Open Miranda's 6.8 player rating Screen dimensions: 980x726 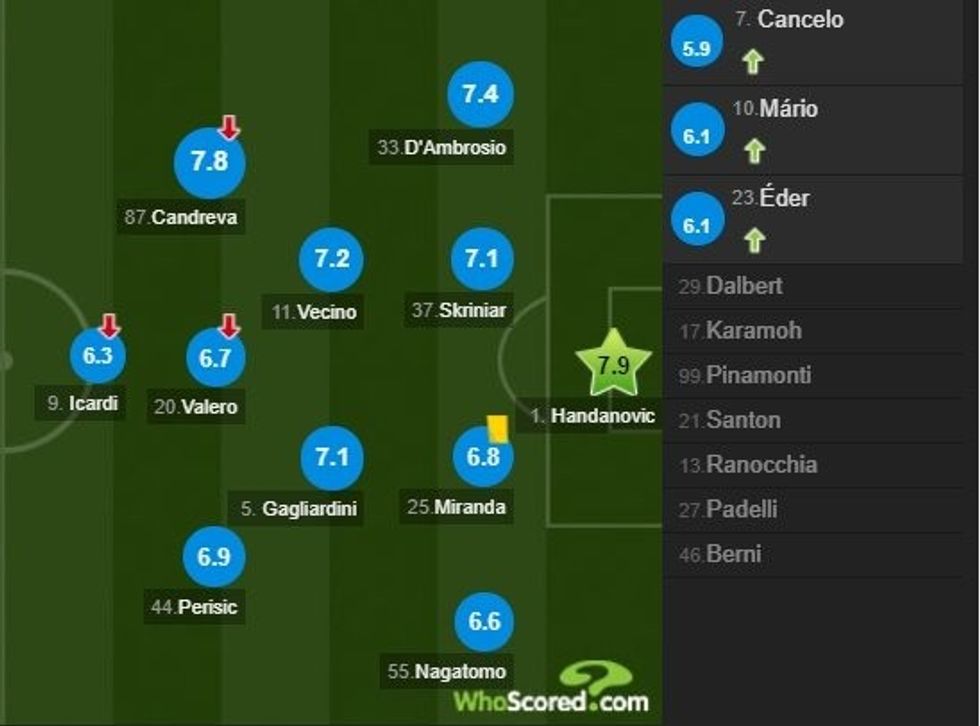pyautogui.click(x=482, y=458)
